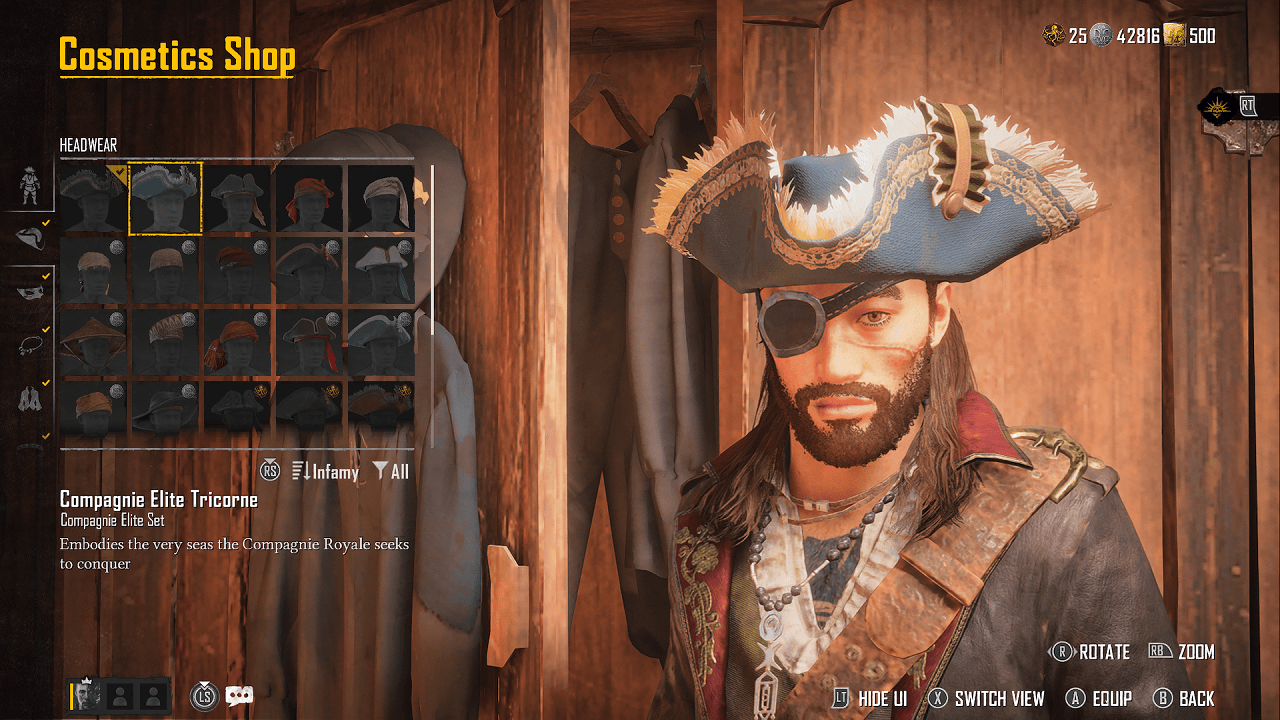Select the white tricorne with the teal ribbon
This screenshot has height=720, width=1280.
coord(382,270)
